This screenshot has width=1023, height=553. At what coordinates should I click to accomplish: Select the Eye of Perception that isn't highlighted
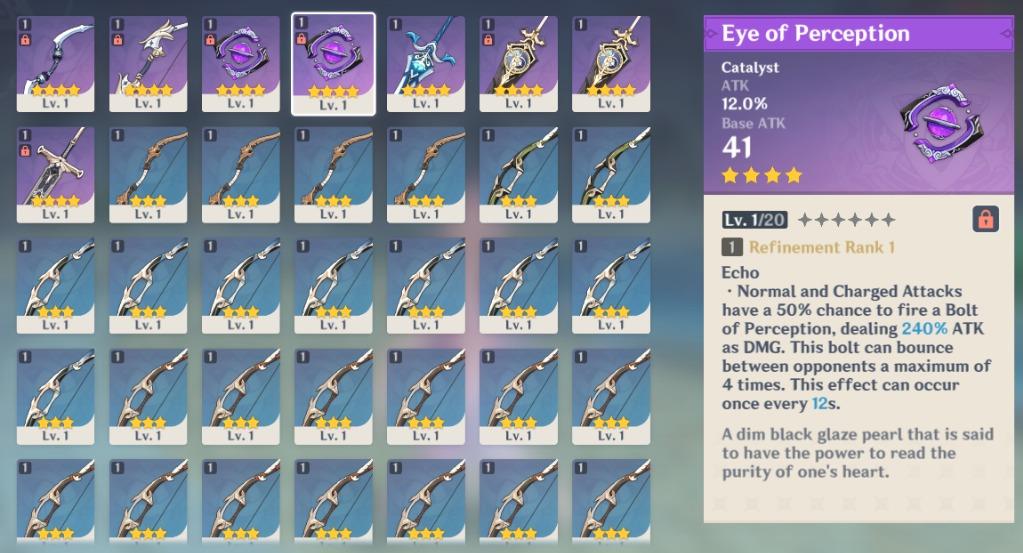pyautogui.click(x=240, y=63)
